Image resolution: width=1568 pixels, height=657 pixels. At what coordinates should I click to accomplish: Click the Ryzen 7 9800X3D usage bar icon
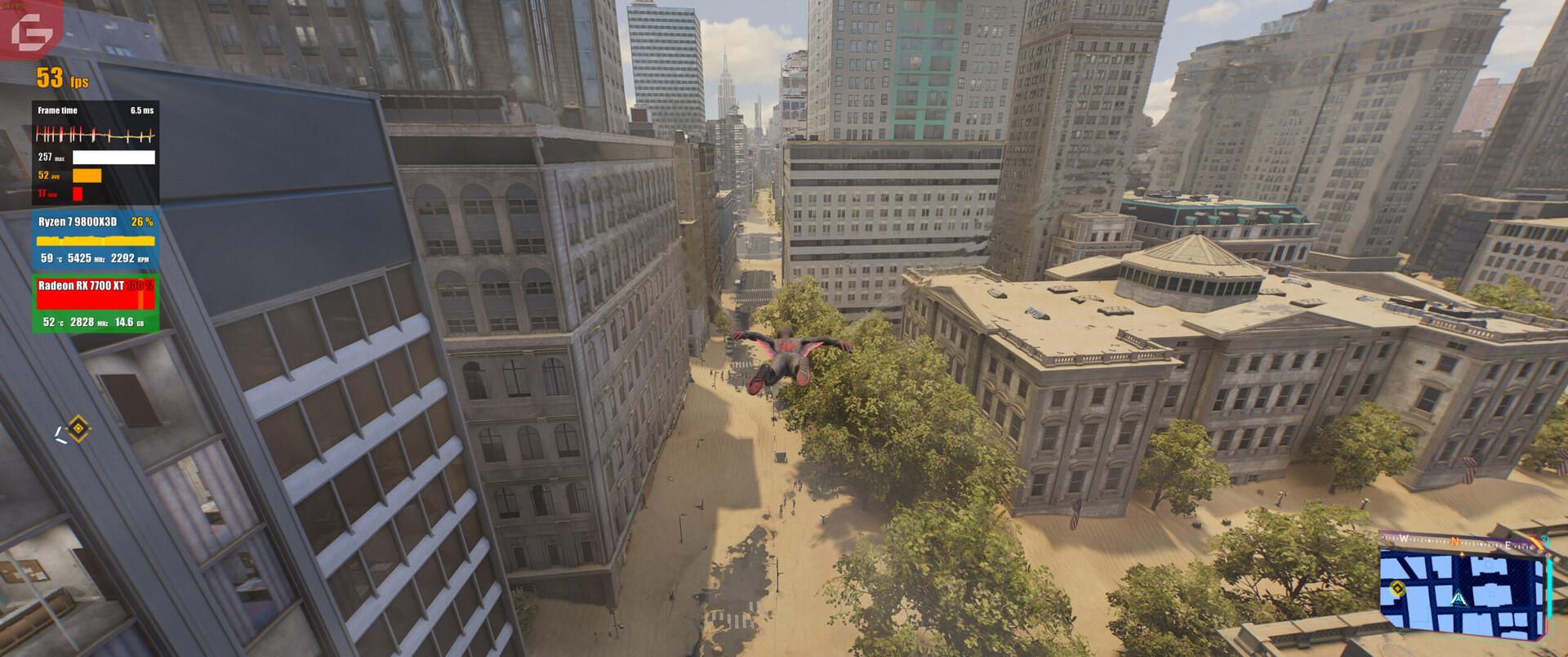94,240
